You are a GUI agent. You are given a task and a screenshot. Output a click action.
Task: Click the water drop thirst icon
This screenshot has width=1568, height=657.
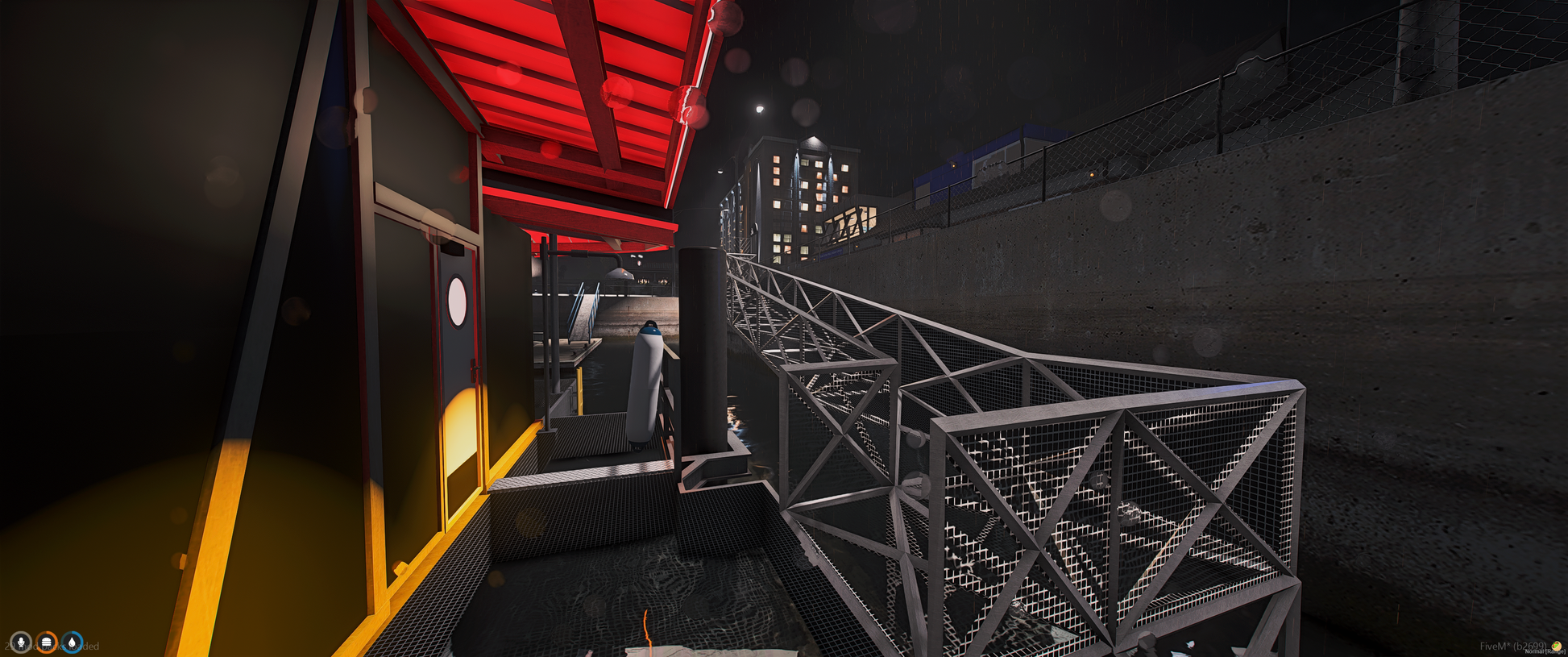[x=73, y=642]
